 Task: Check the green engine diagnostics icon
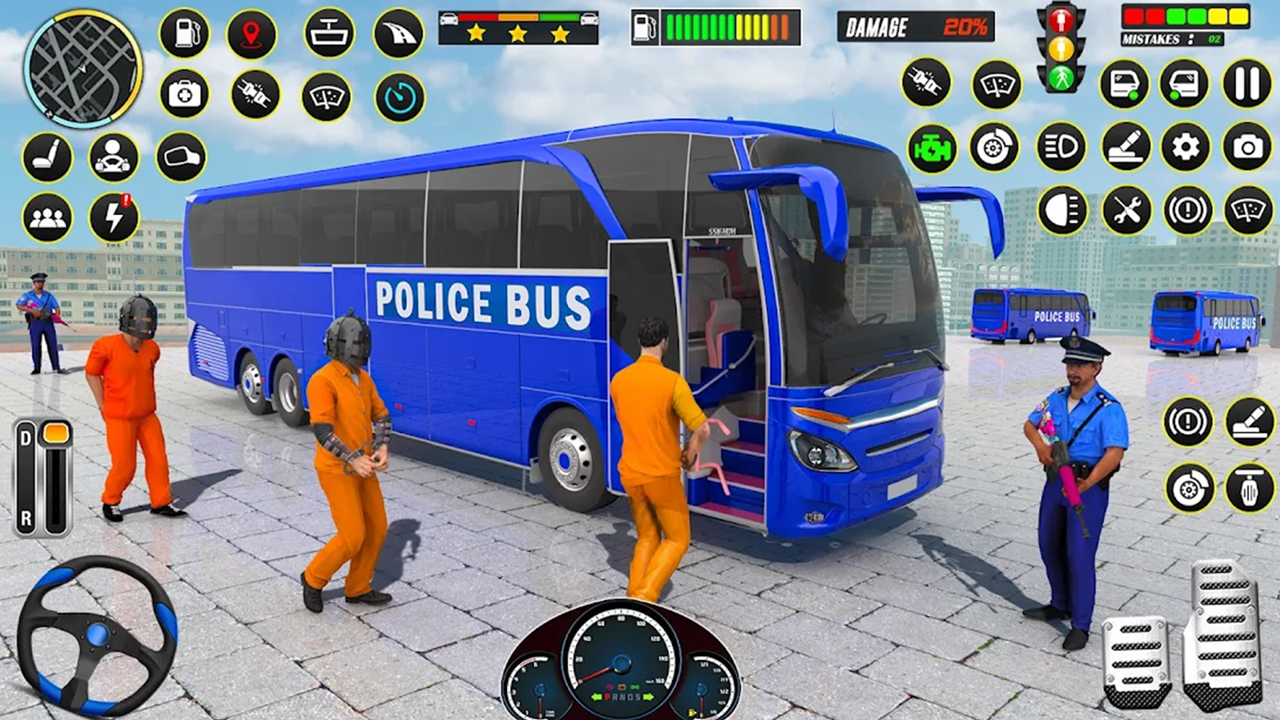[932, 147]
